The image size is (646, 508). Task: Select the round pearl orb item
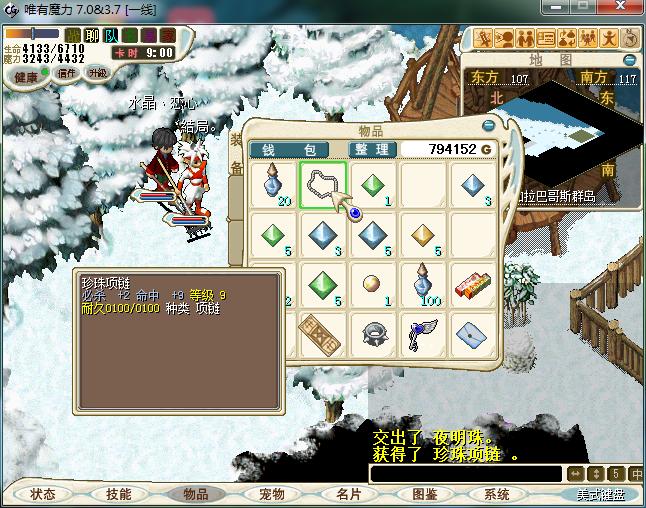(x=373, y=284)
